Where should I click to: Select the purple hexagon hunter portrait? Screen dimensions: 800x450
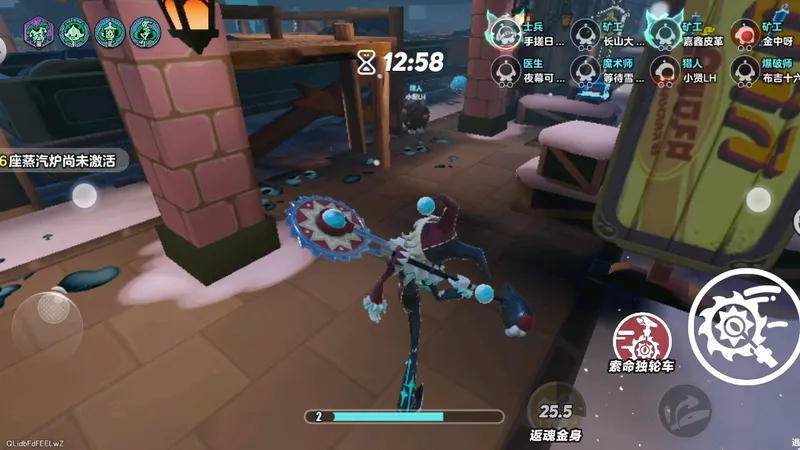click(x=38, y=31)
